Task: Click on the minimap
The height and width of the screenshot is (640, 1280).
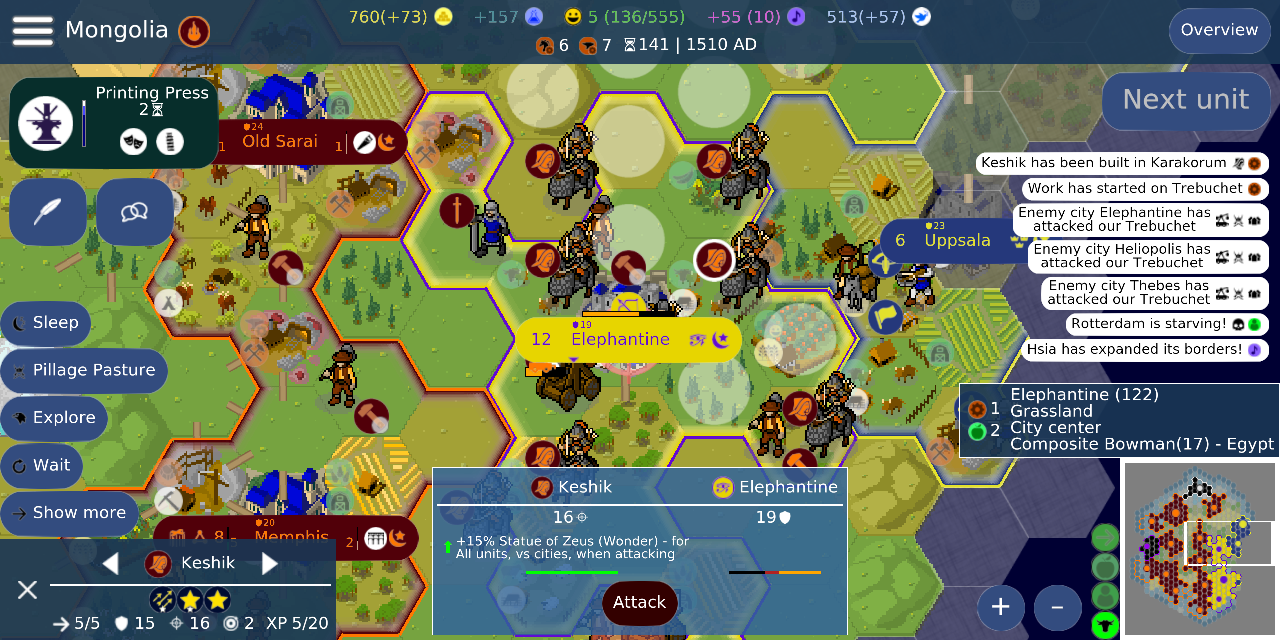Action: [x=1198, y=550]
